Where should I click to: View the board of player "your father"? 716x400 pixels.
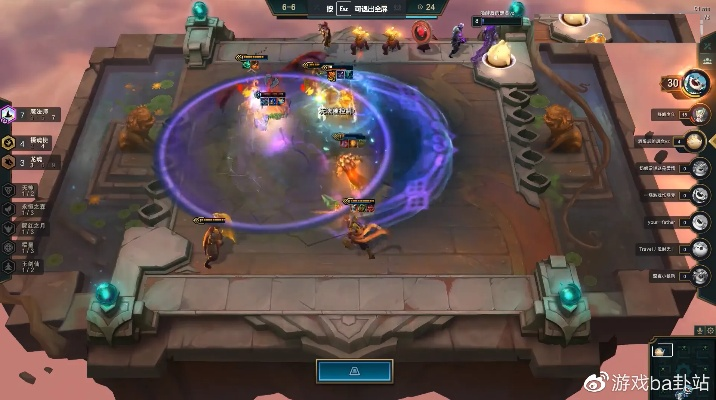(x=702, y=221)
